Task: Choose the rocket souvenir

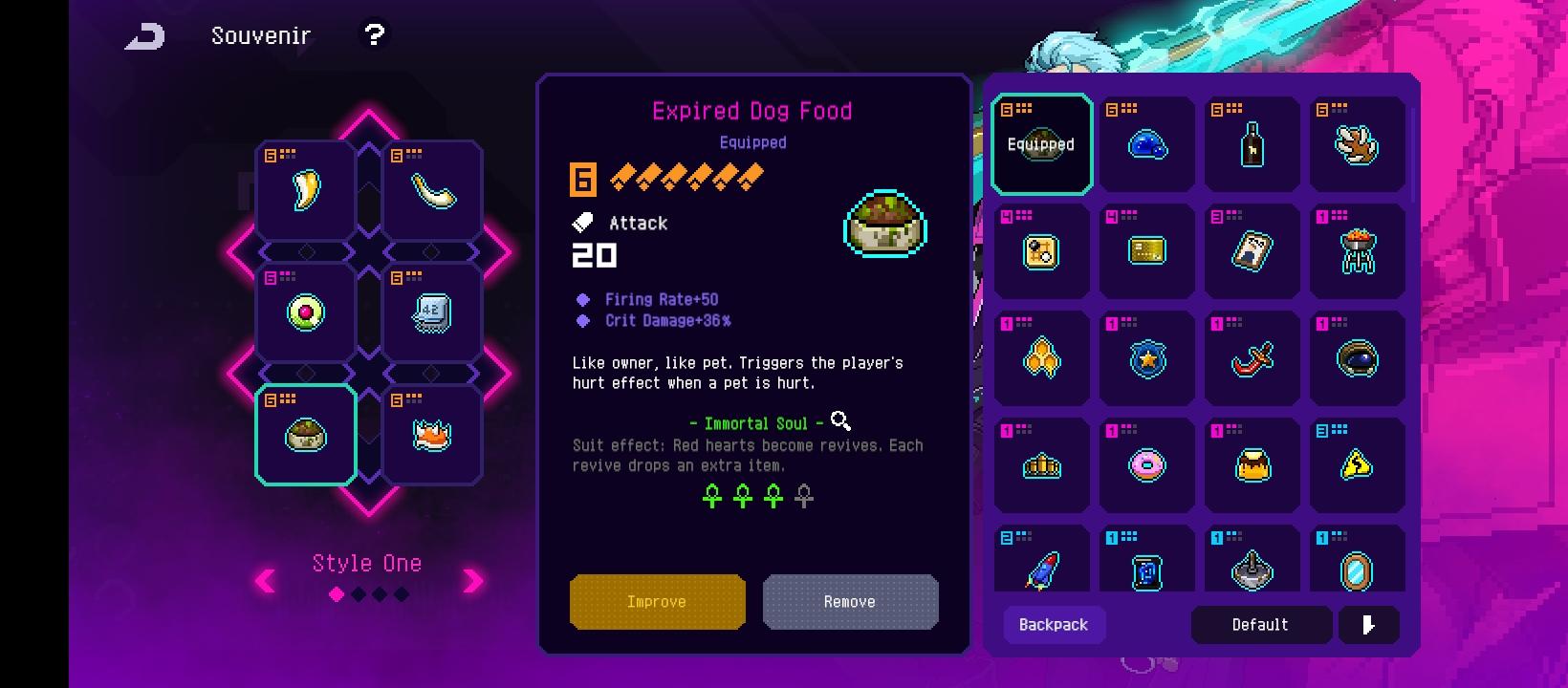Action: (1041, 569)
